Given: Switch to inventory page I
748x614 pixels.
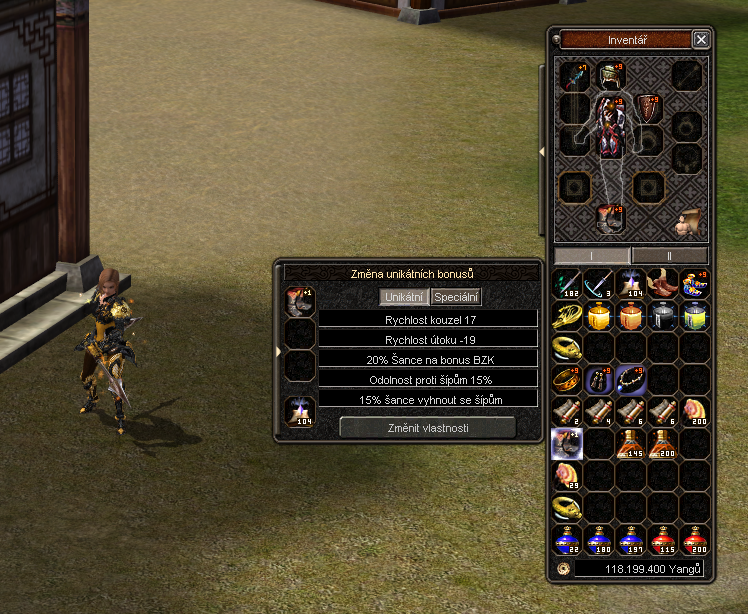Looking at the screenshot, I should (x=592, y=255).
